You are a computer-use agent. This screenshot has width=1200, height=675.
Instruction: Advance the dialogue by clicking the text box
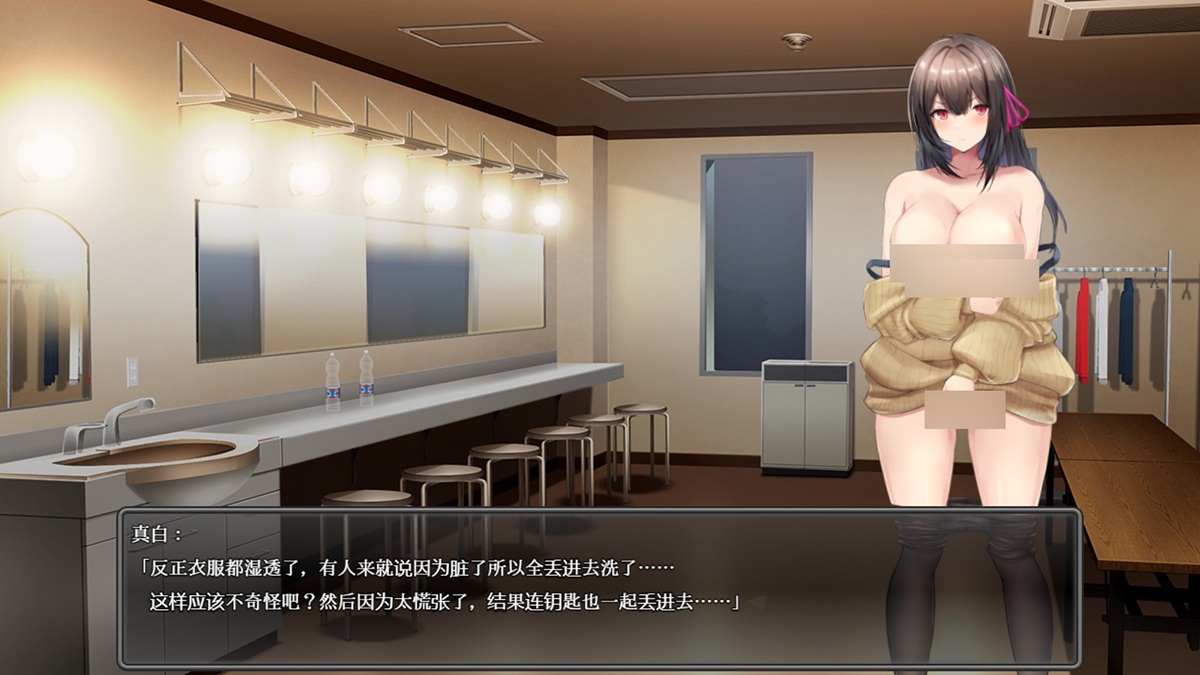tap(598, 588)
